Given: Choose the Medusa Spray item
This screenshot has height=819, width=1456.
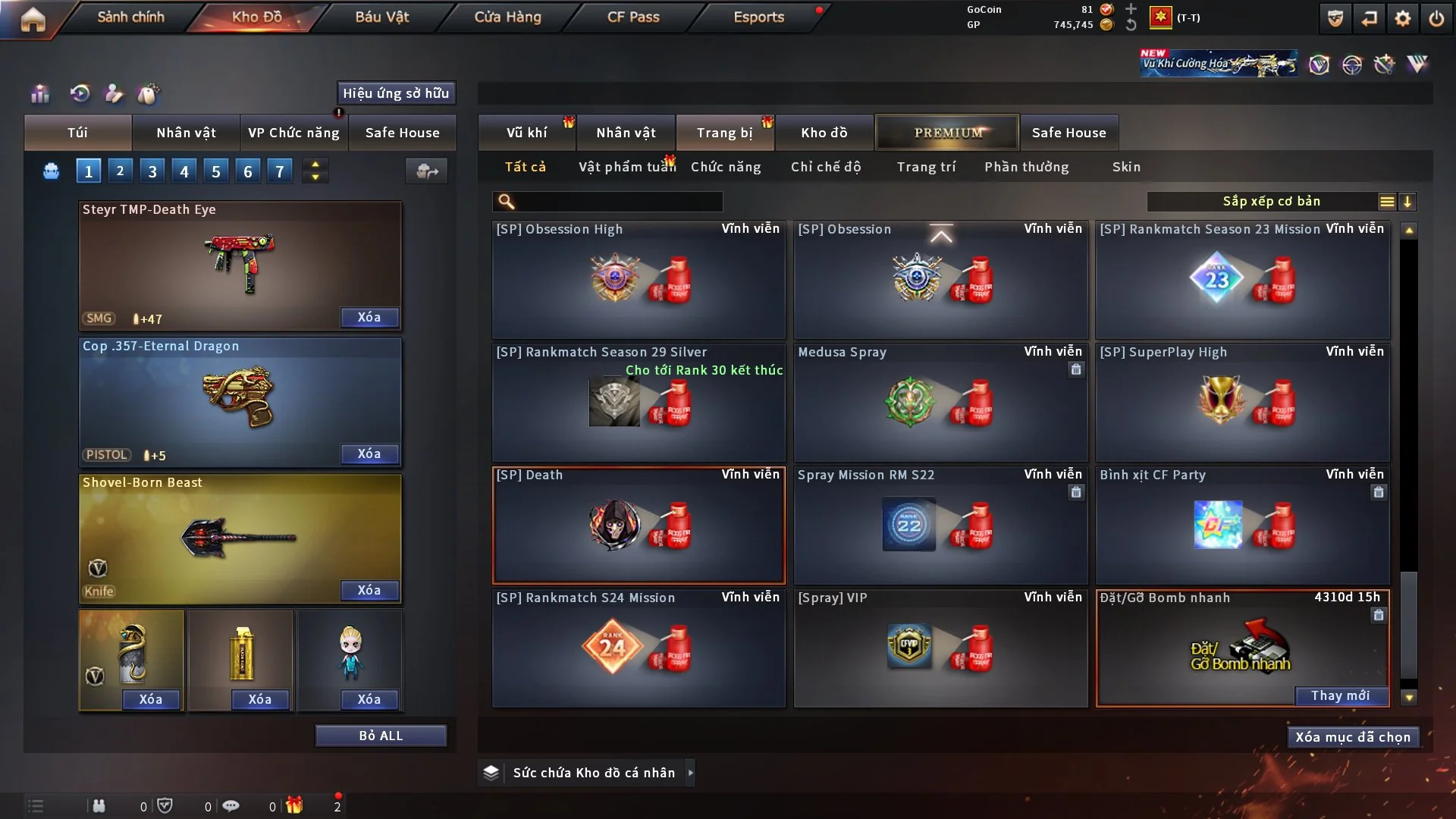Looking at the screenshot, I should pos(940,402).
